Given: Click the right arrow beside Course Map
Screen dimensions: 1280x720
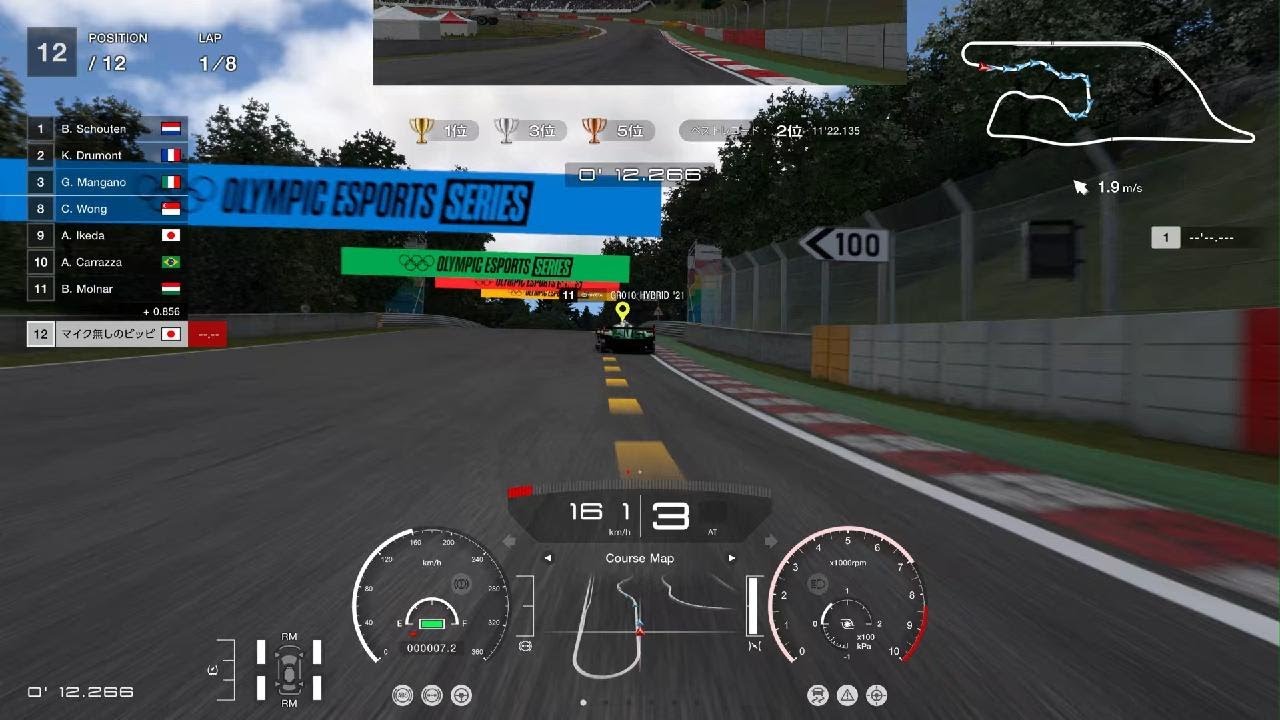Looking at the screenshot, I should click(732, 558).
